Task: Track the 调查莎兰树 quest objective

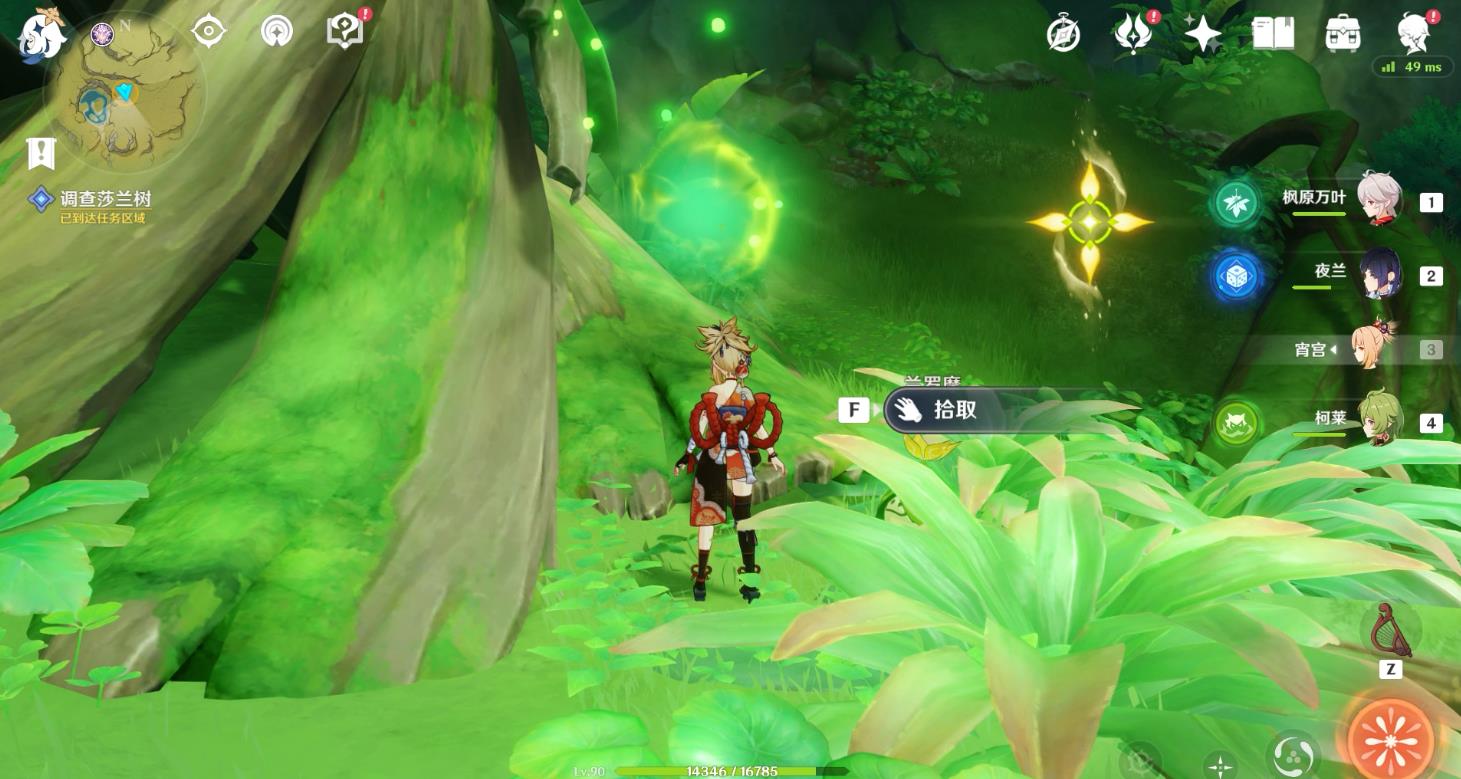Action: [91, 201]
